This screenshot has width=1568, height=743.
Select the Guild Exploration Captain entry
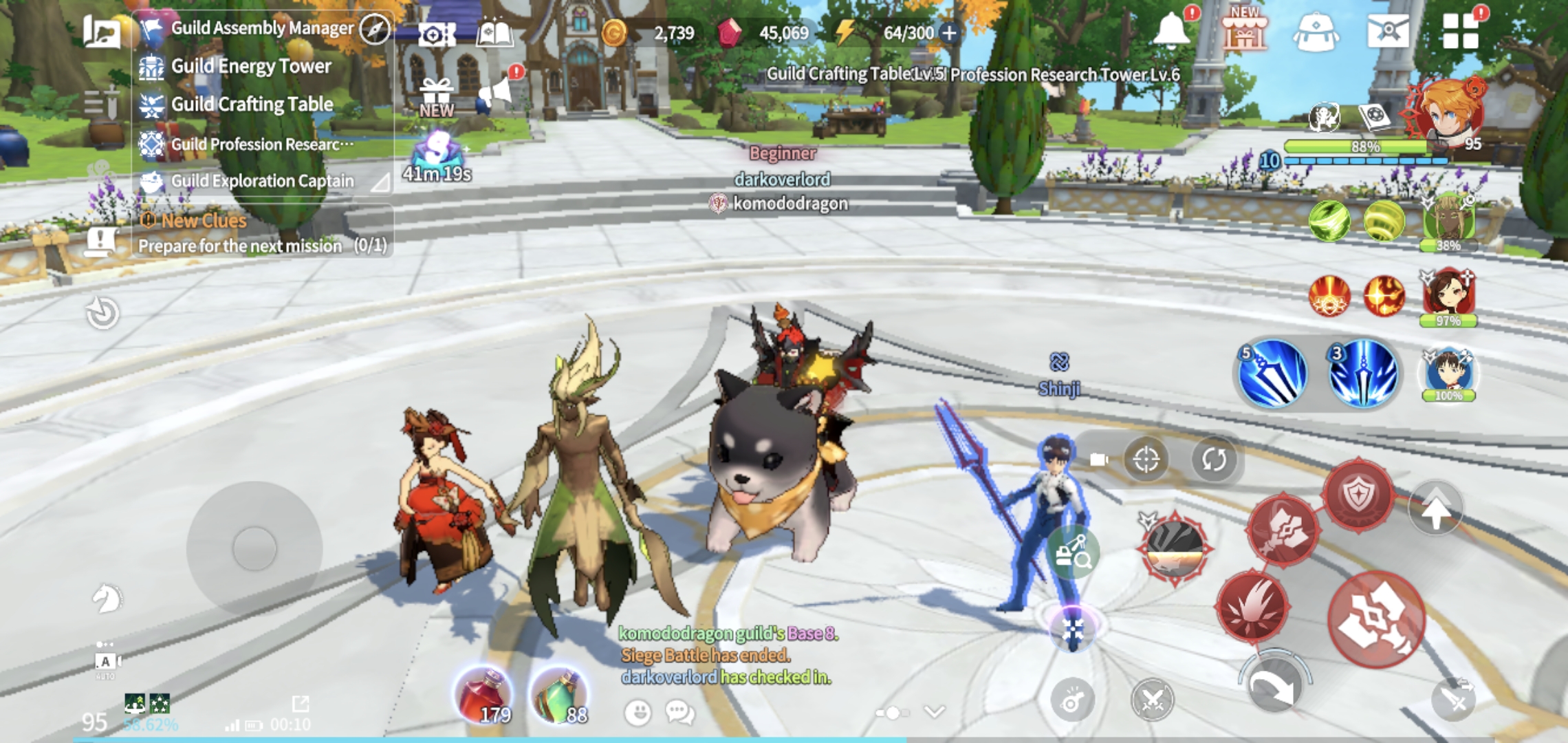(261, 181)
